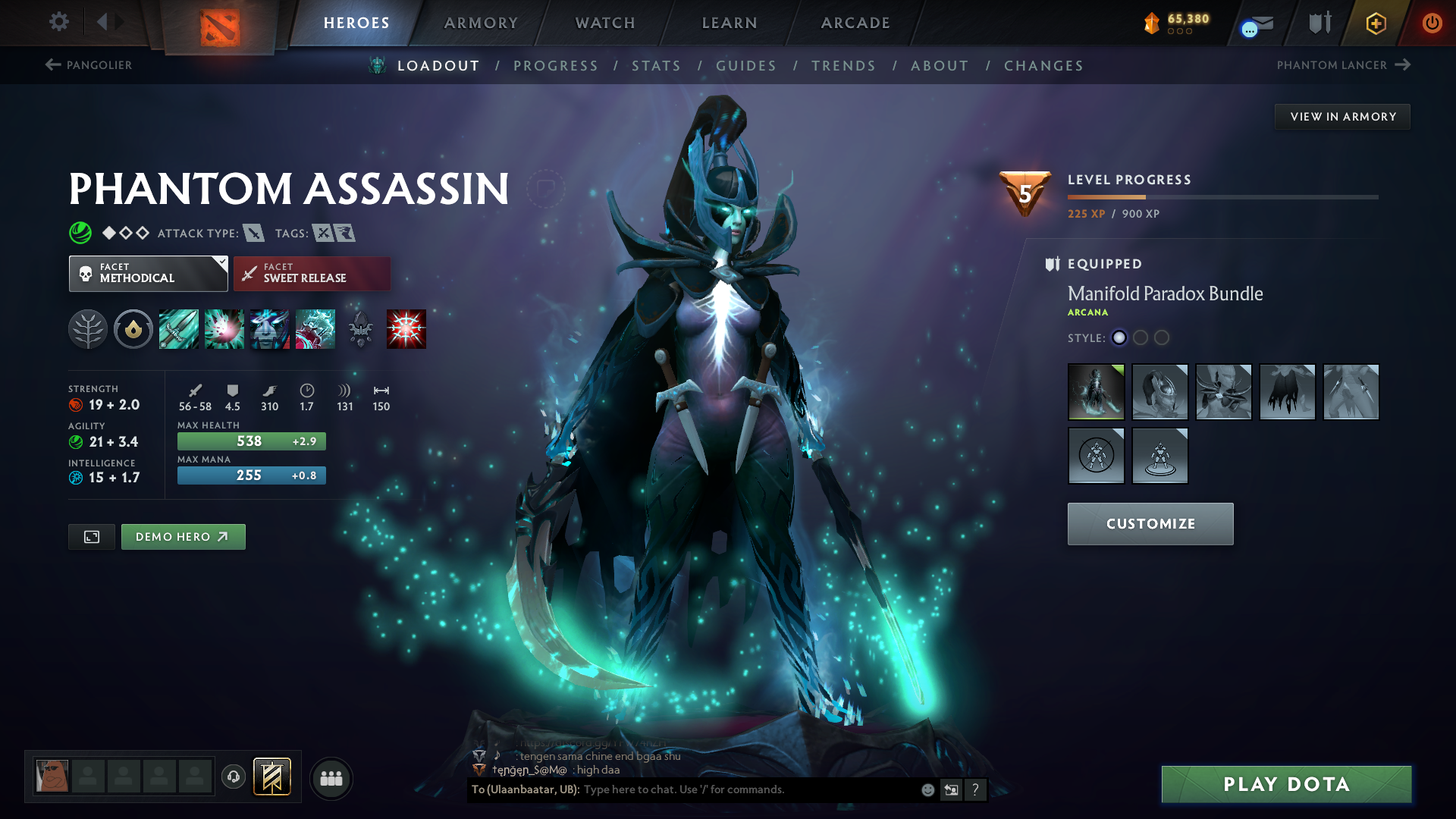Open the settings gear in the top left
Image resolution: width=1456 pixels, height=819 pixels.
[58, 23]
